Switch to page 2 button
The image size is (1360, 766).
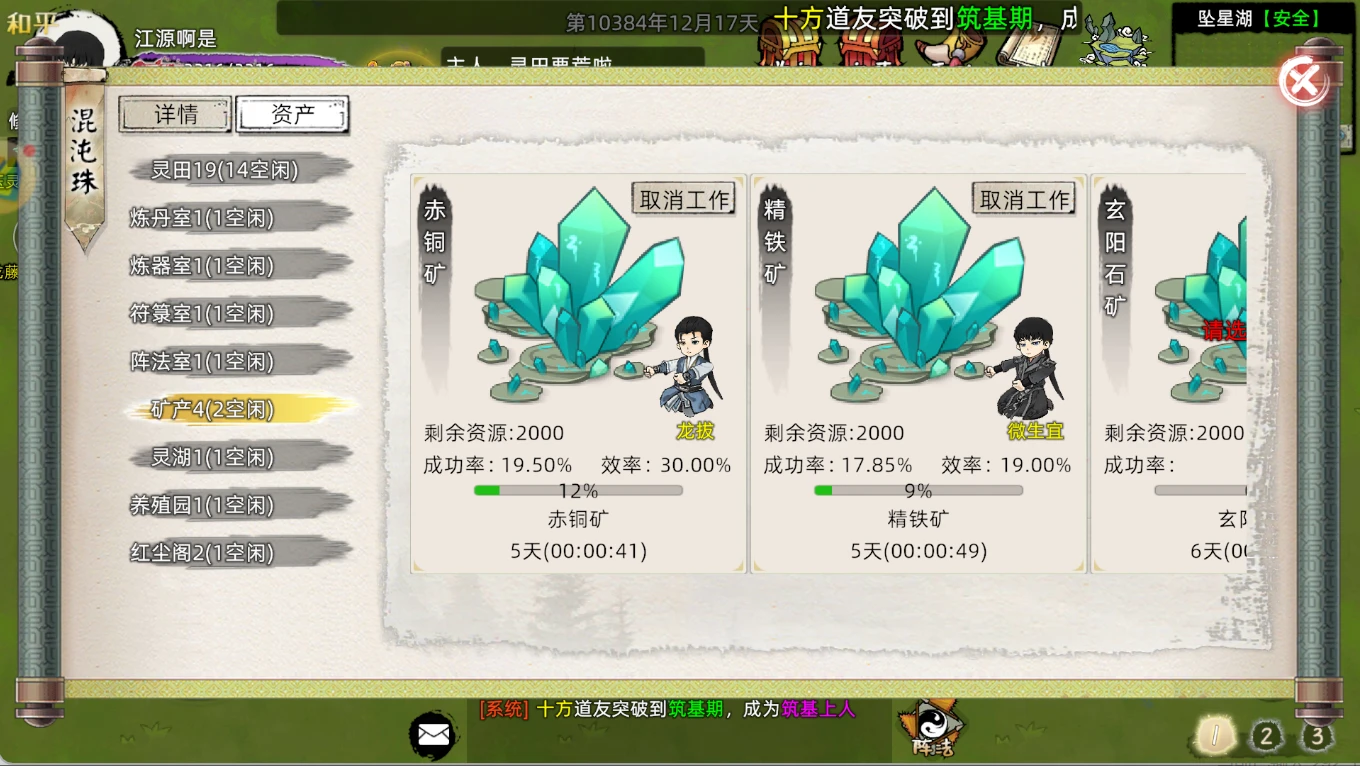(1266, 738)
